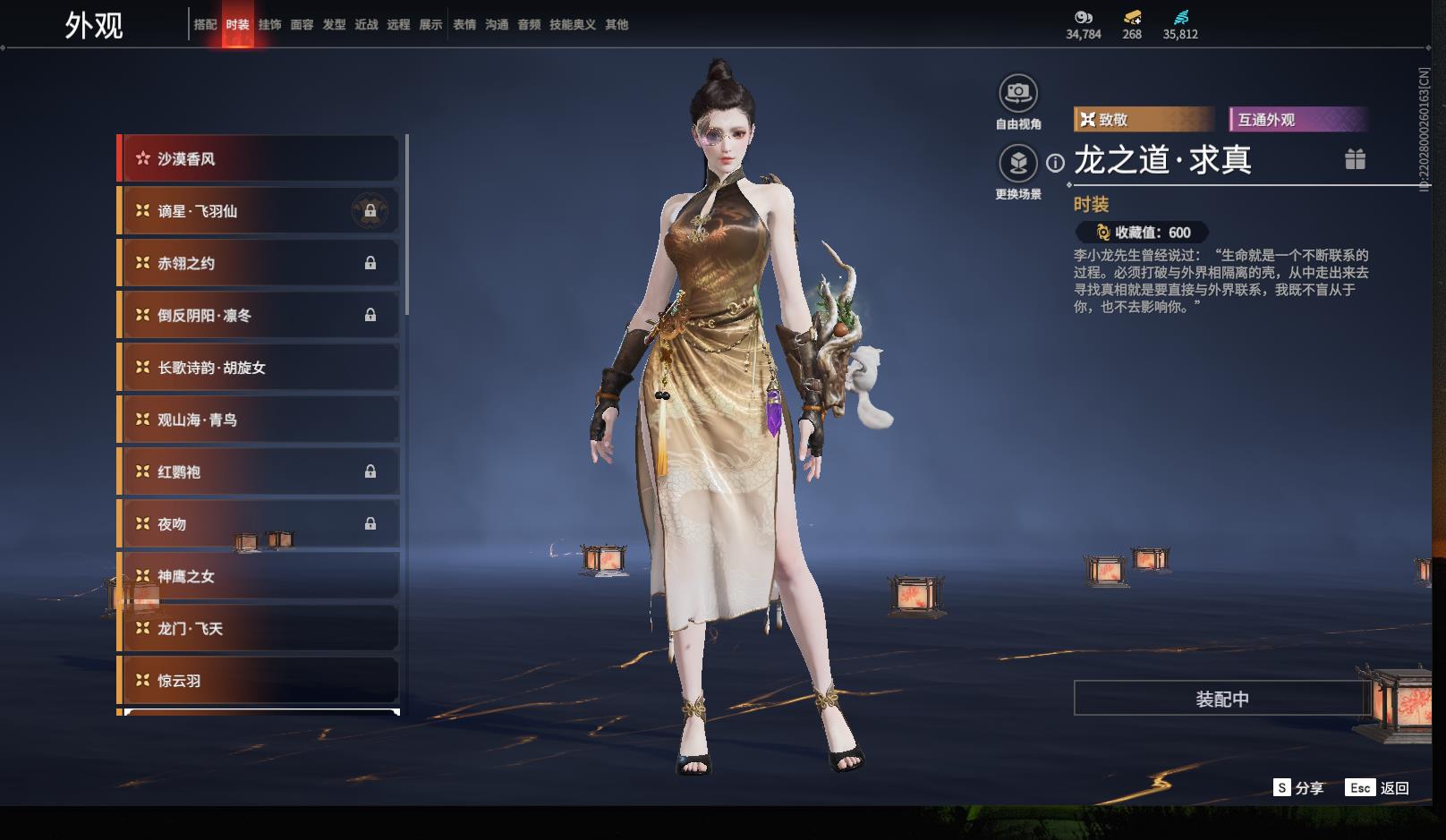This screenshot has width=1446, height=840.
Task: Click the gift box icon beside 龙之道·求真
Action: [1355, 159]
